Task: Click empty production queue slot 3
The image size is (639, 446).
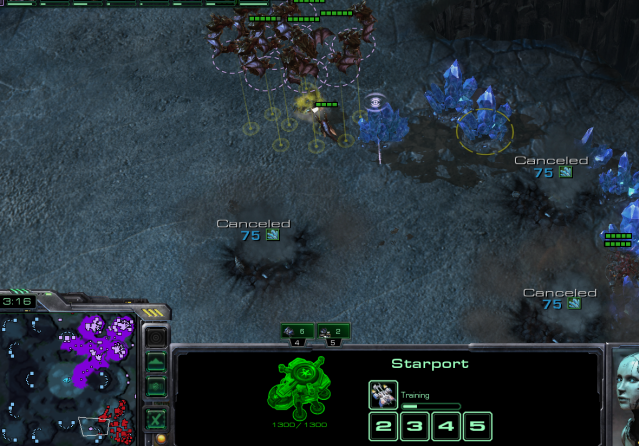Action: tap(415, 428)
